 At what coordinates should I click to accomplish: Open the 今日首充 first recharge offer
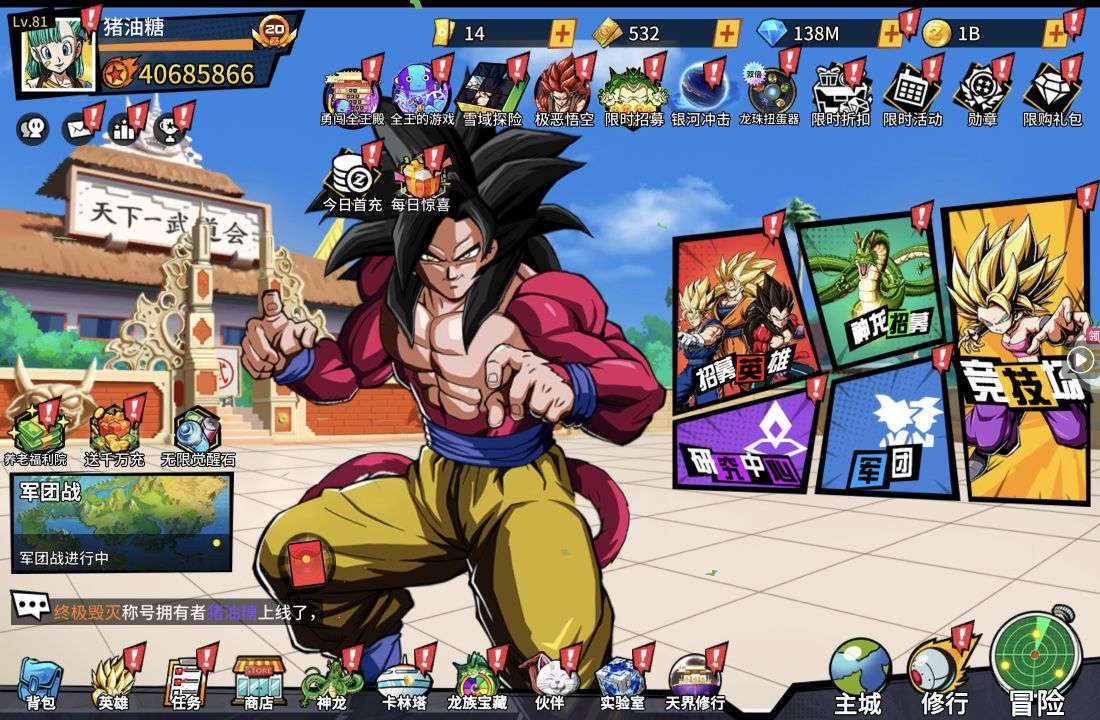[352, 180]
